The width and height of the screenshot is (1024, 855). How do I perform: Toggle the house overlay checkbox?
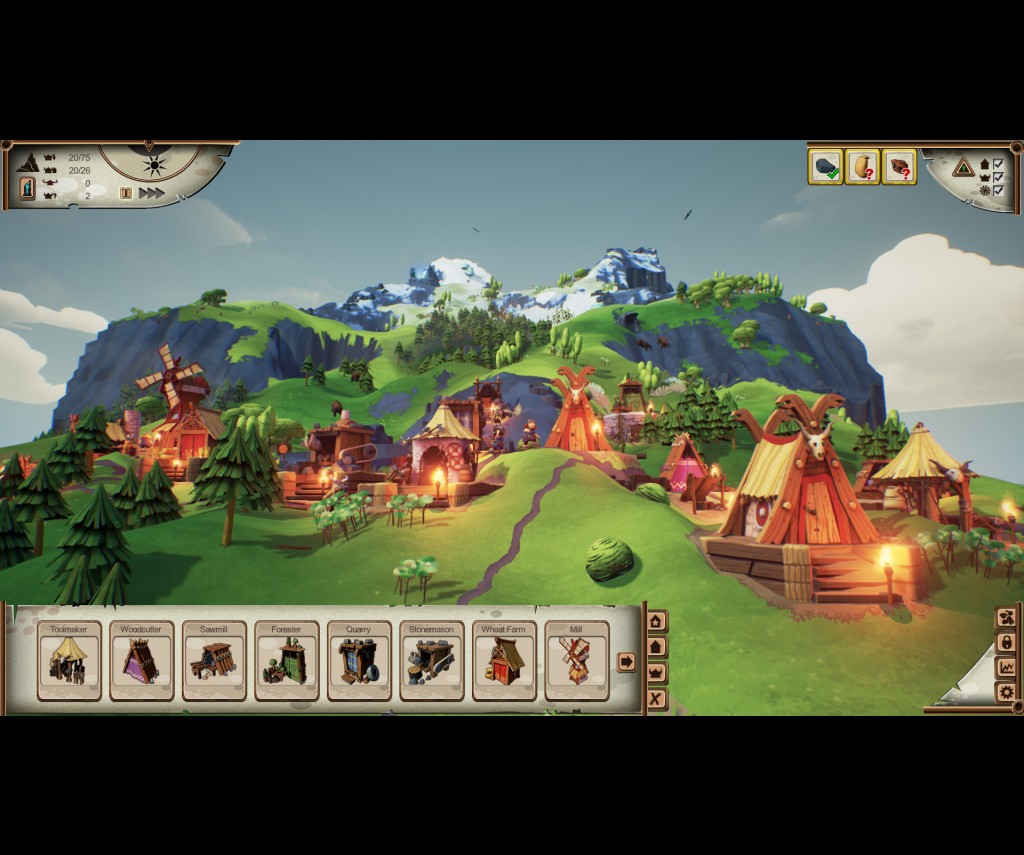click(998, 164)
